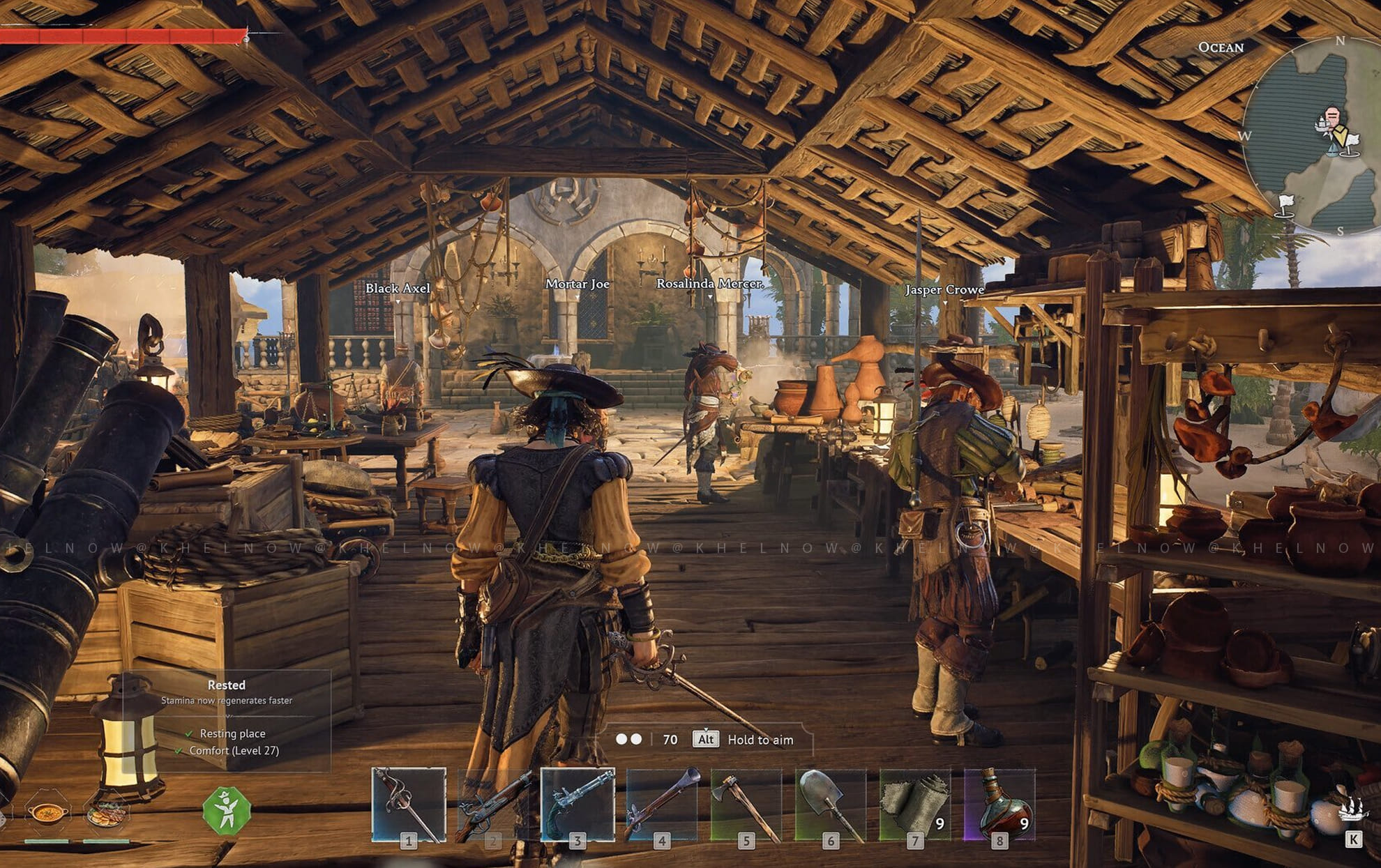The height and width of the screenshot is (868, 1381).
Task: Open the ship menu icon in bottom-right corner
Action: pyautogui.click(x=1352, y=811)
